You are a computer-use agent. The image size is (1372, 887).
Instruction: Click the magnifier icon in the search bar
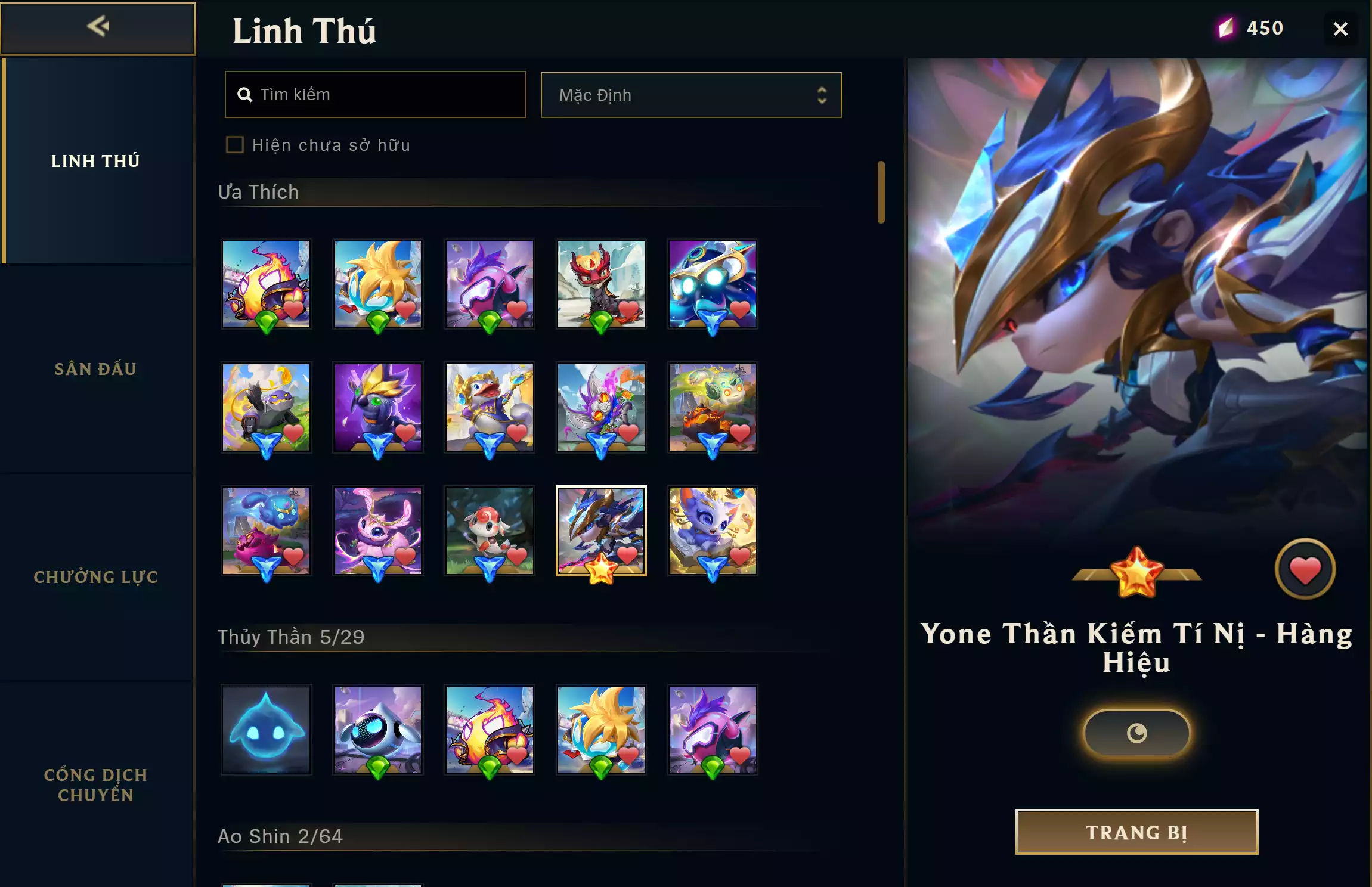245,94
